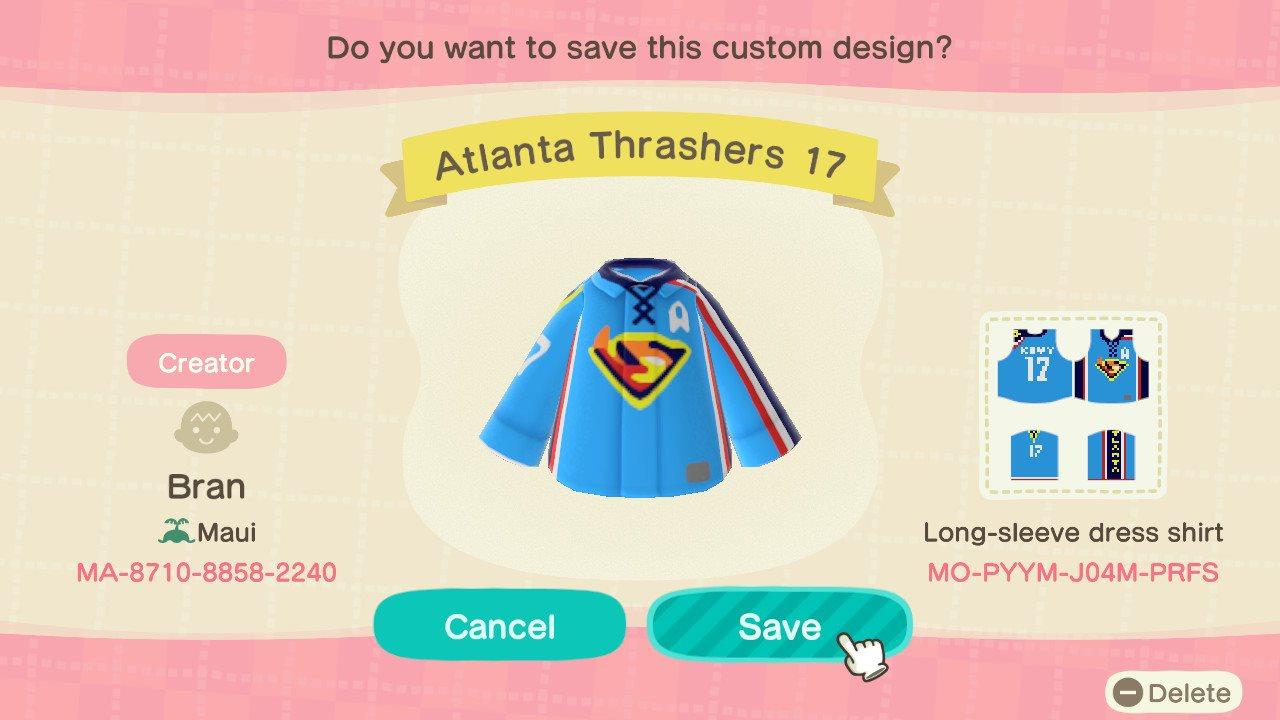The height and width of the screenshot is (720, 1280).
Task: Click the creator name Bran
Action: coord(206,486)
